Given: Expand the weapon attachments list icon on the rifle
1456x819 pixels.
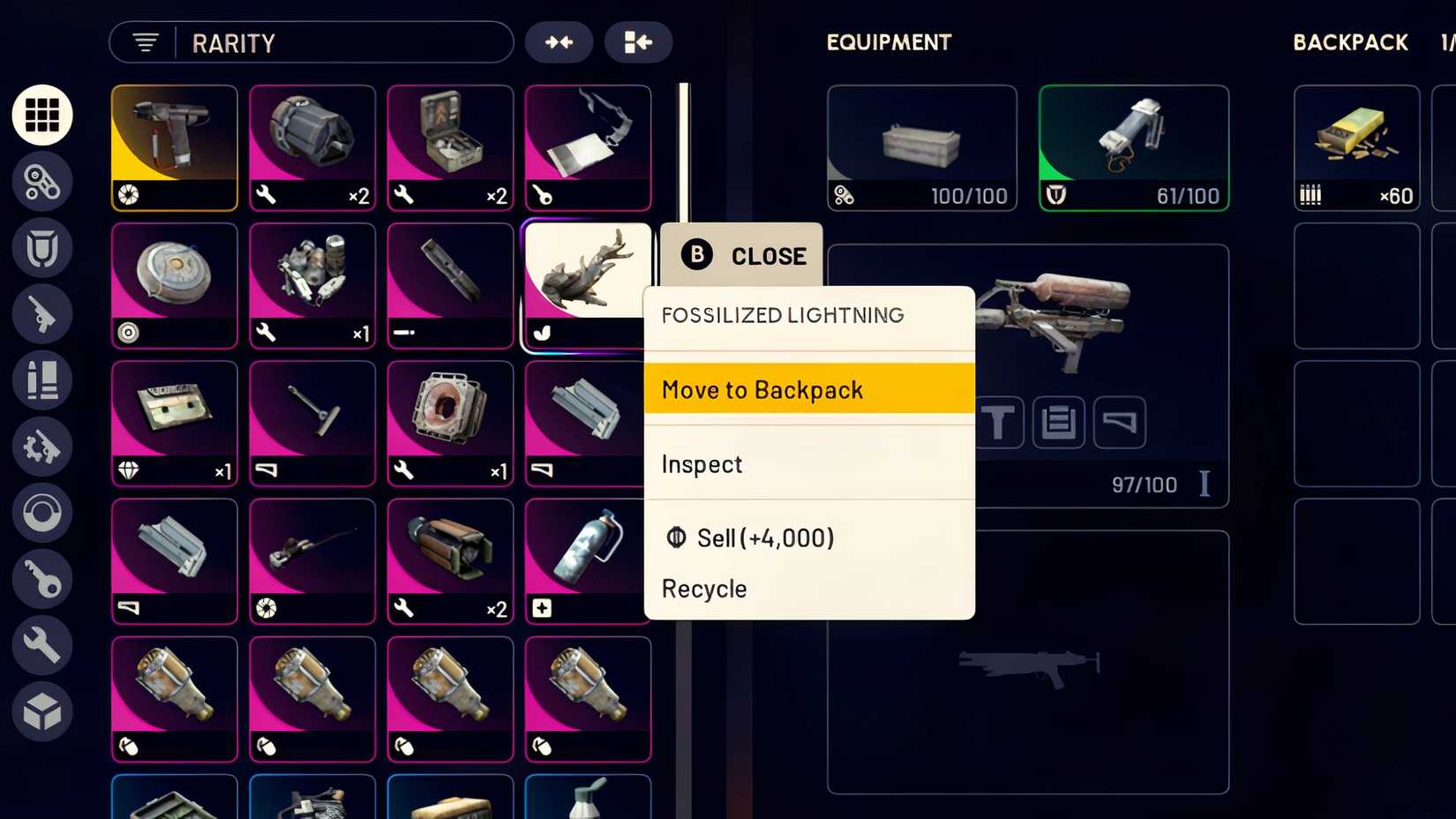Looking at the screenshot, I should (1058, 422).
